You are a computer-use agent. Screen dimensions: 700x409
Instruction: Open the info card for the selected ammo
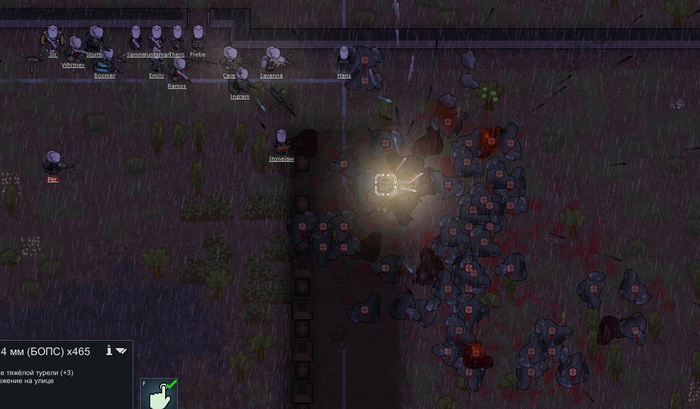click(107, 351)
